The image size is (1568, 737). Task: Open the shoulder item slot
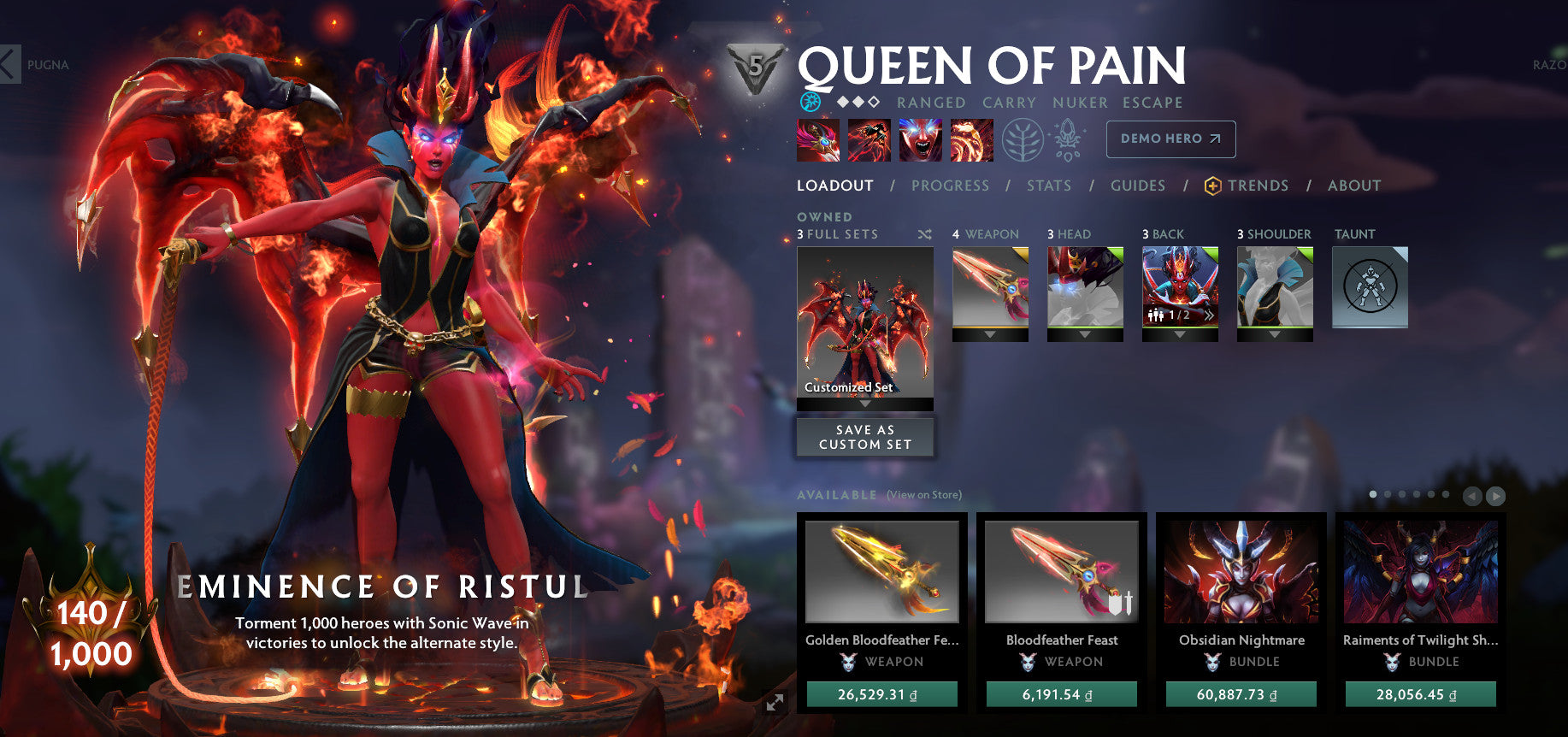(1275, 287)
